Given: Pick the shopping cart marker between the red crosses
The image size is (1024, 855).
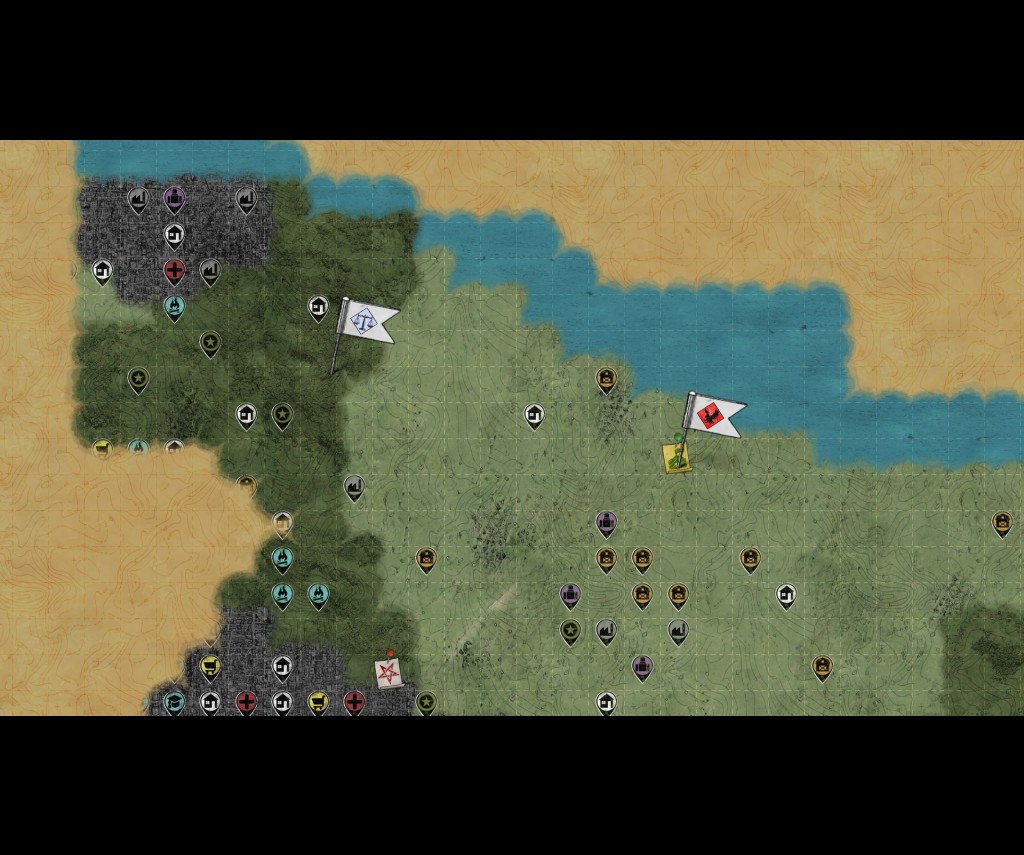Looking at the screenshot, I should 318,702.
